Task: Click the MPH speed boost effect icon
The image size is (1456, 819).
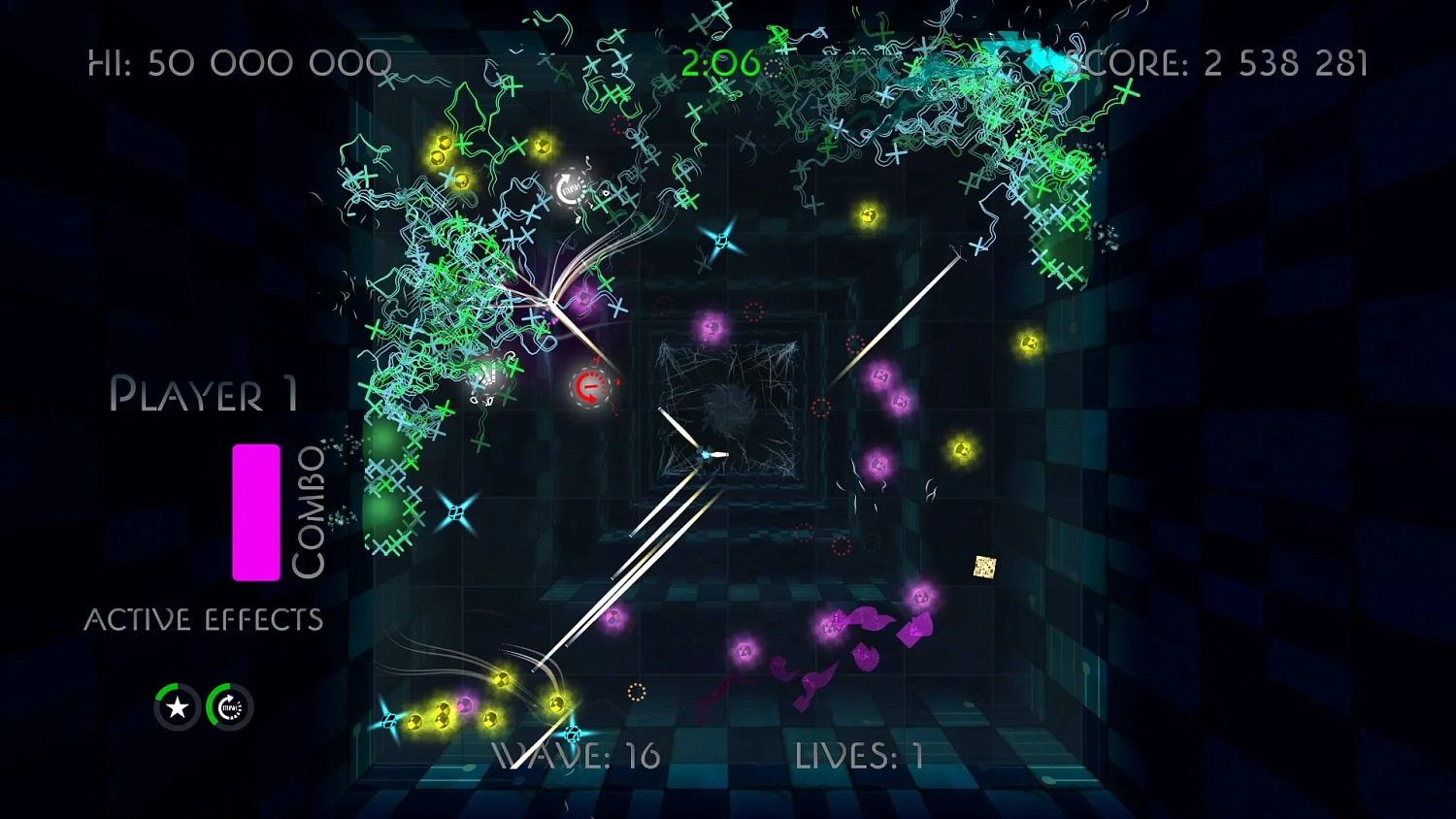Action: pyautogui.click(x=229, y=706)
